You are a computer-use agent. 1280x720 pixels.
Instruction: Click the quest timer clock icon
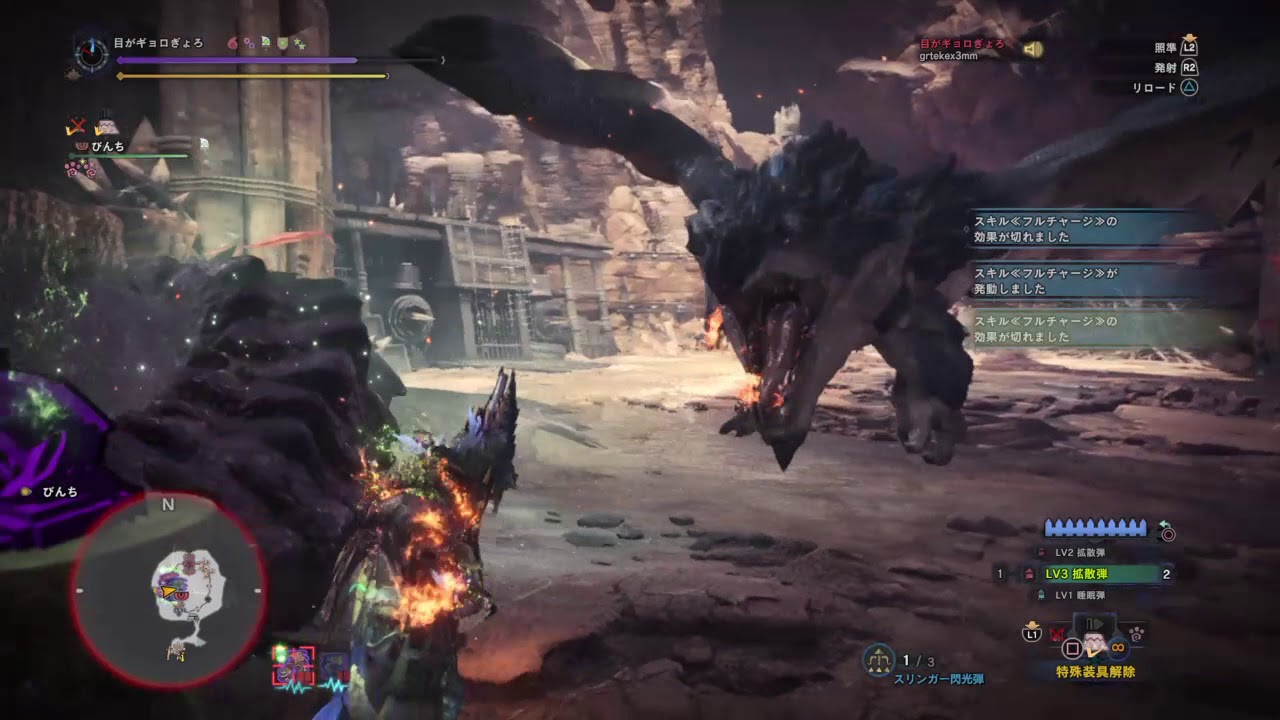click(x=92, y=54)
